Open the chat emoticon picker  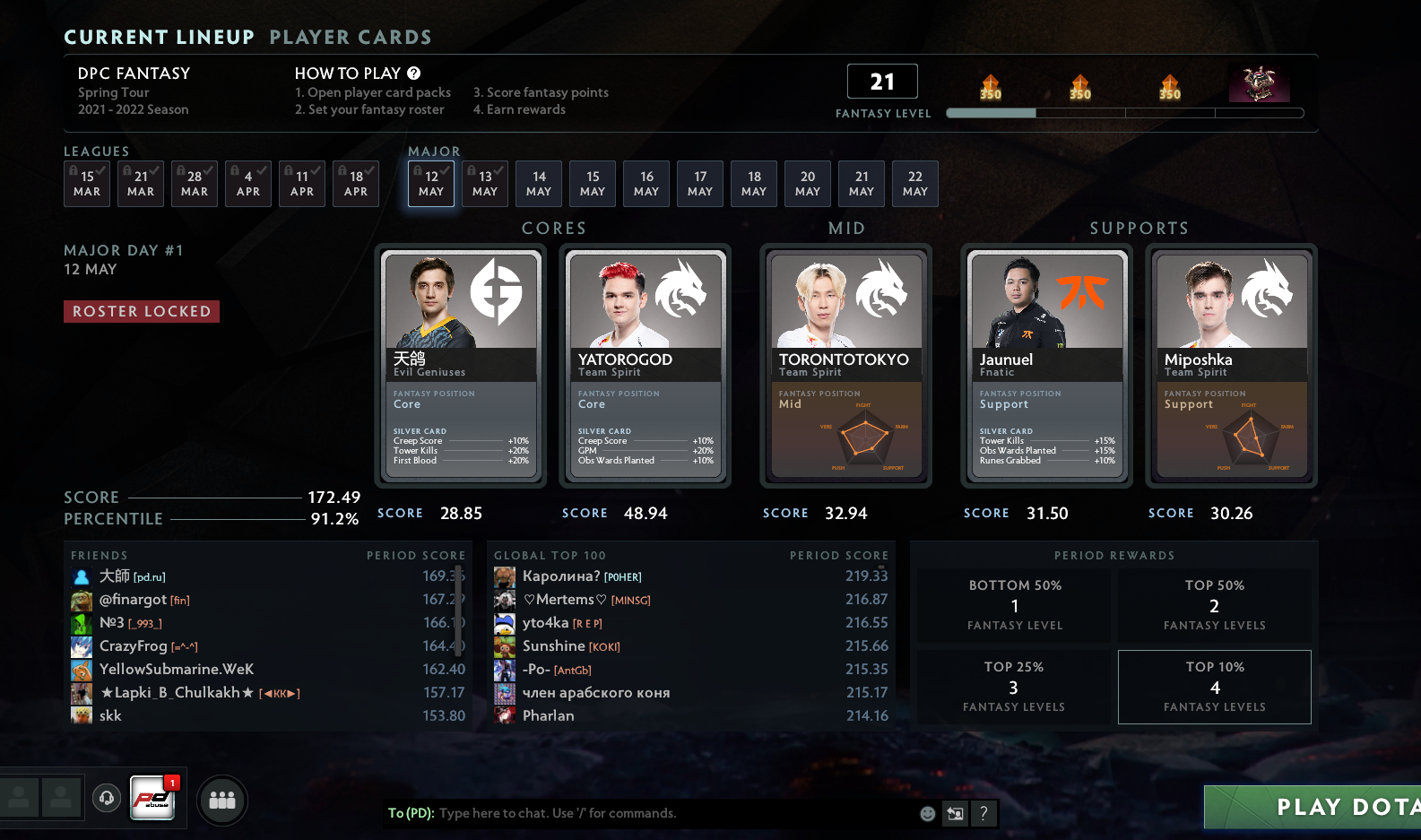tap(928, 813)
